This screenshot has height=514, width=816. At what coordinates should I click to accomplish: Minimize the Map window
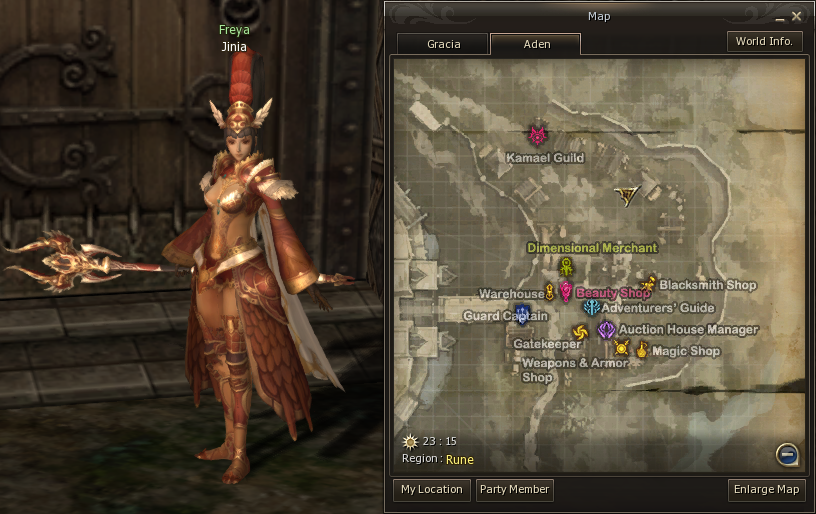779,17
